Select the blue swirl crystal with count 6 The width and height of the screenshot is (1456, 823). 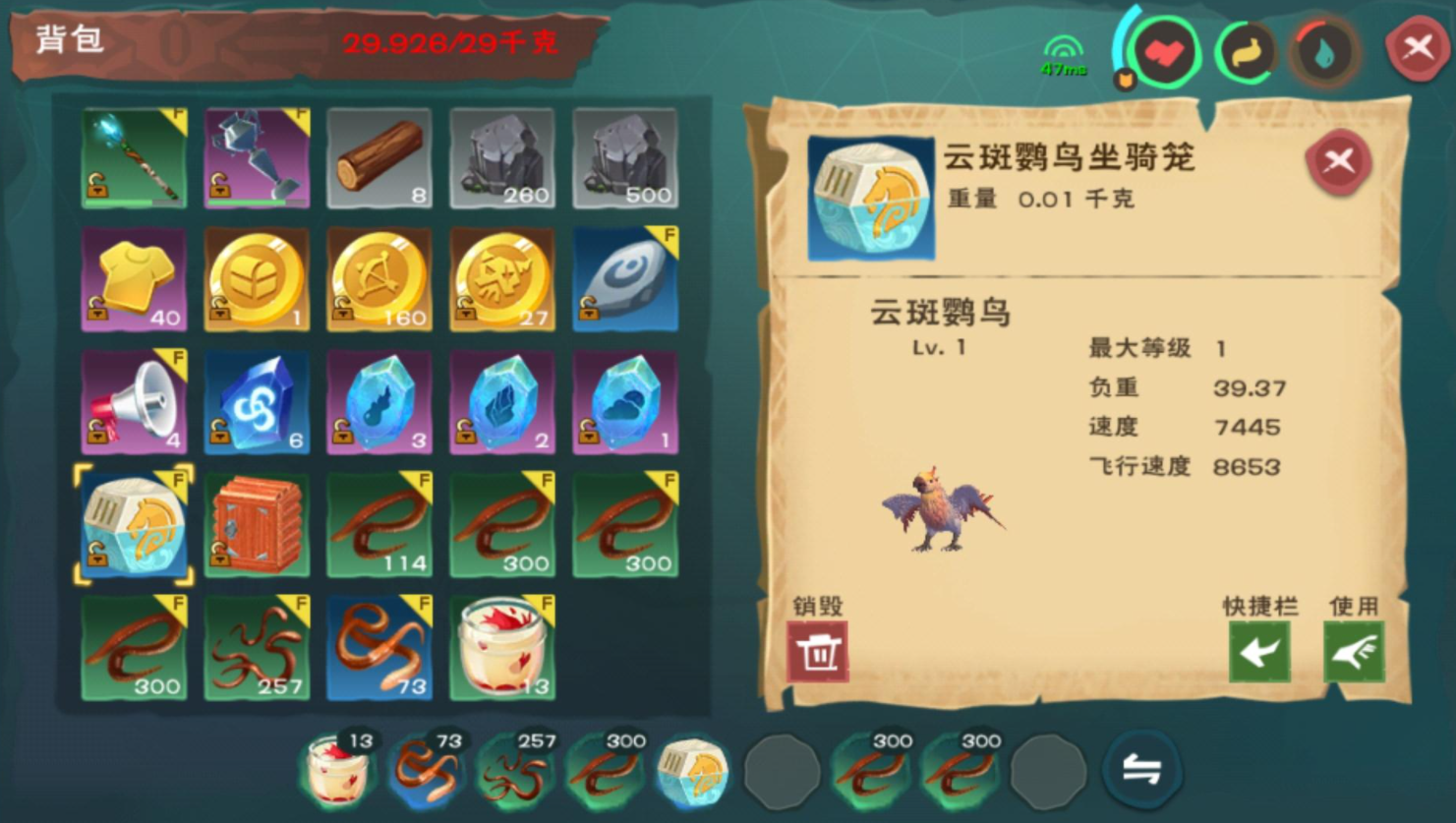pos(257,403)
